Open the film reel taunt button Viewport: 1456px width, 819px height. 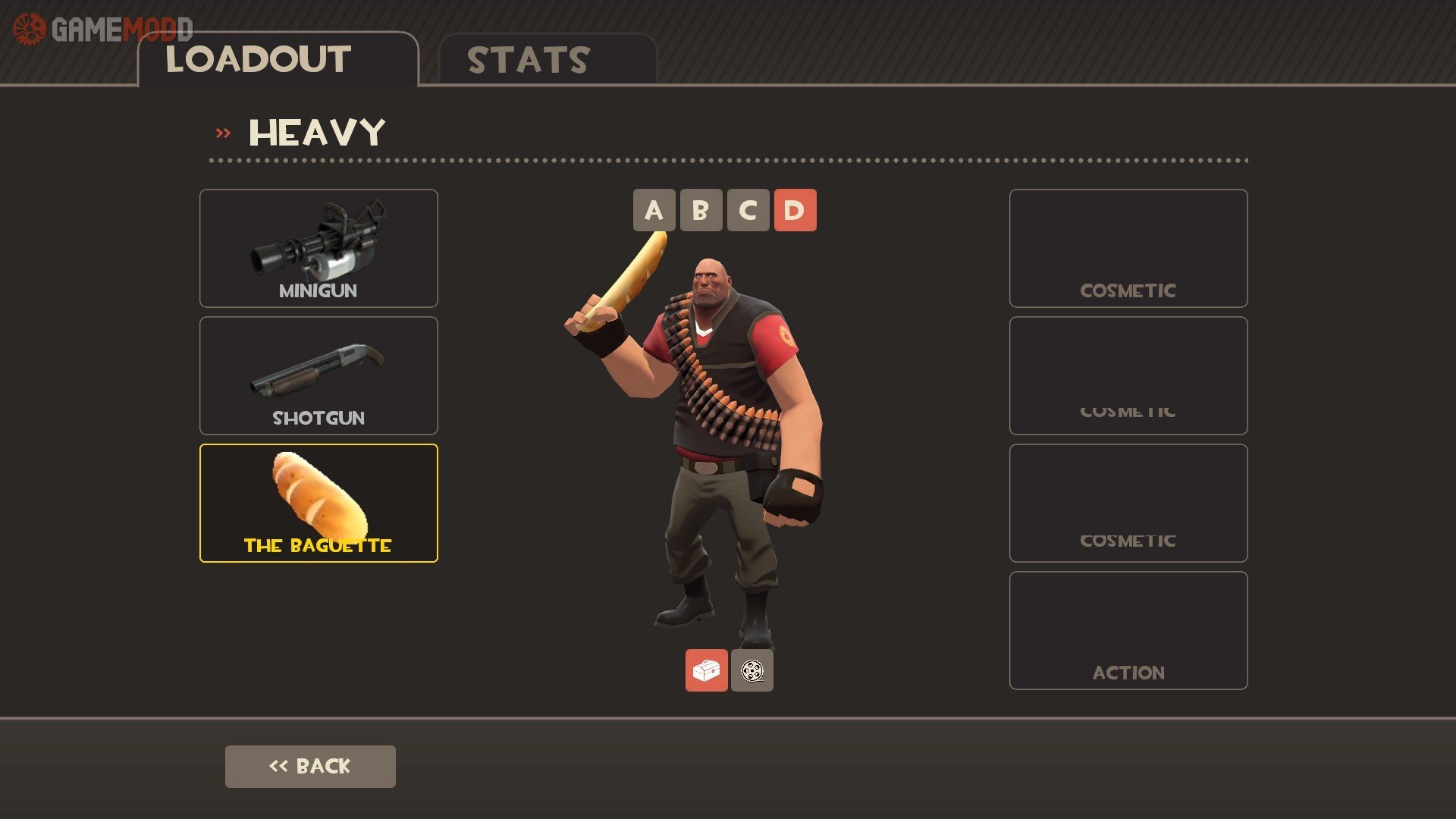click(x=752, y=670)
